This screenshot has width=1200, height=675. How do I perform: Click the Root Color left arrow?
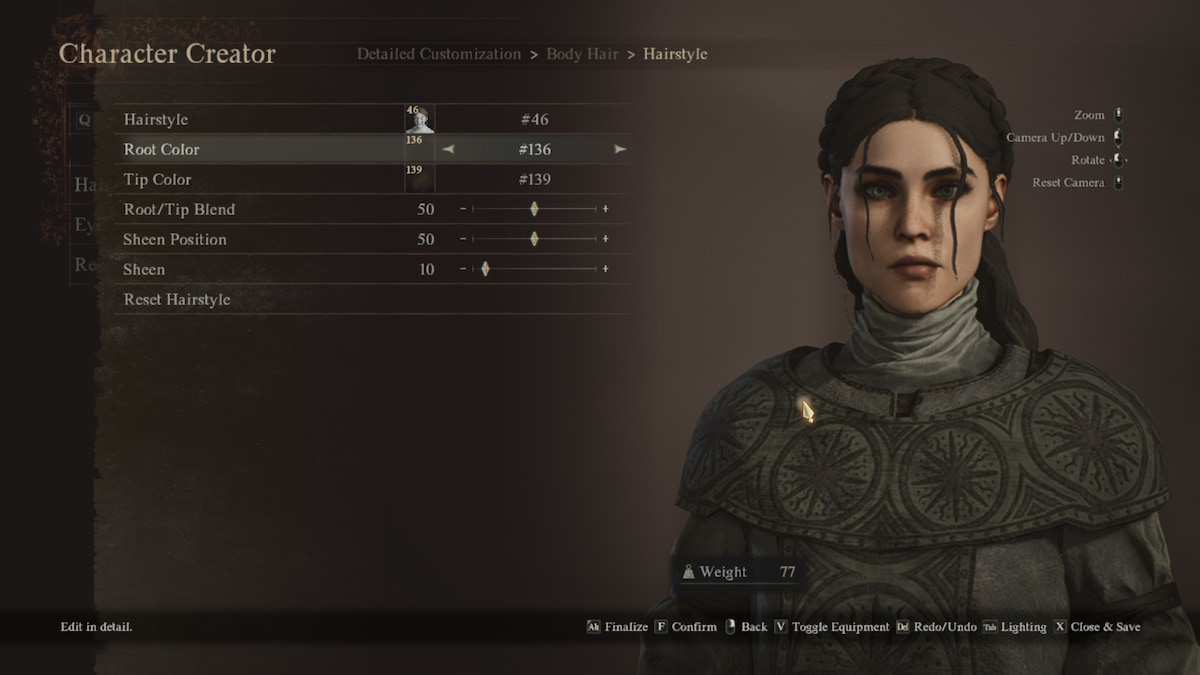click(448, 150)
